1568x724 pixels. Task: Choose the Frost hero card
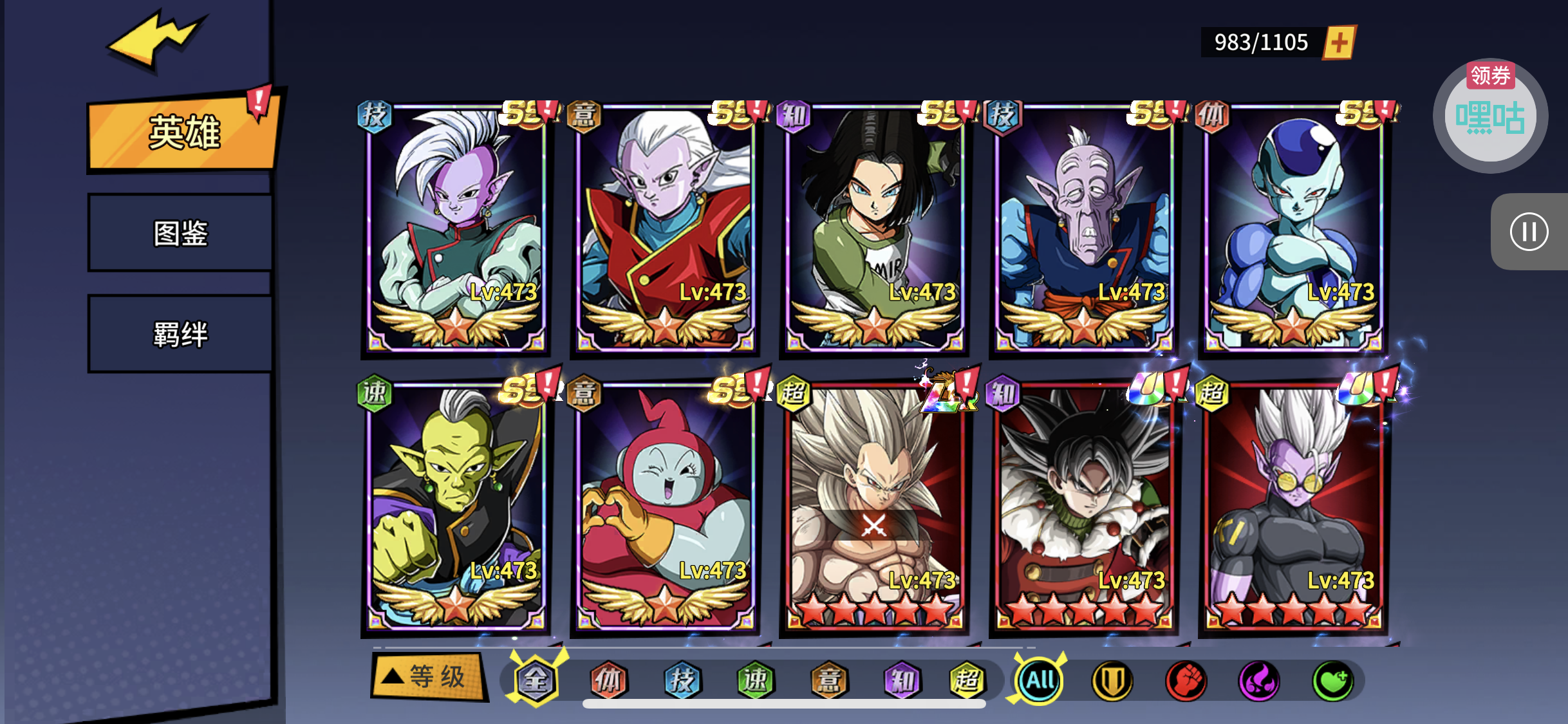click(x=1294, y=228)
